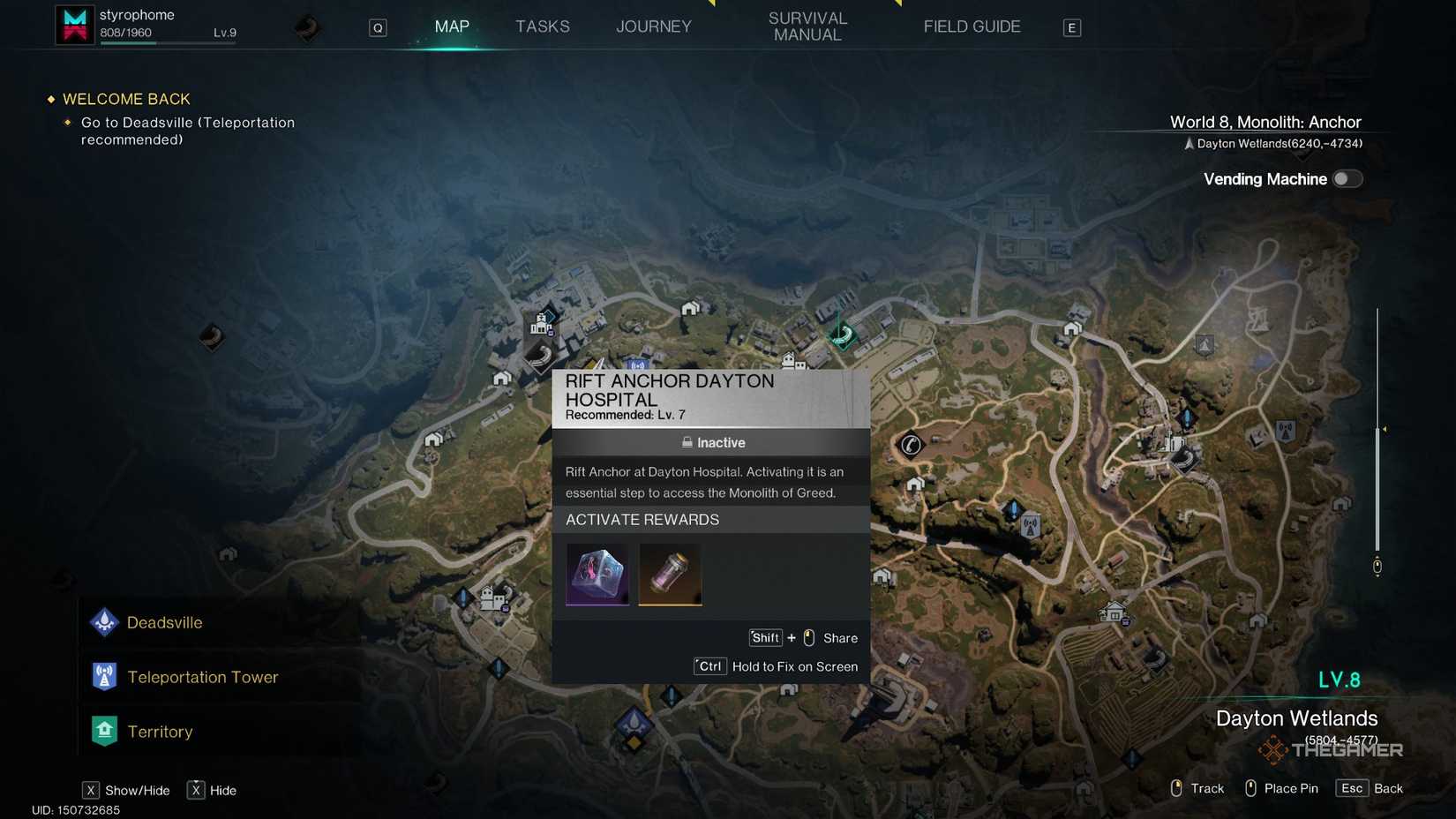Select the Deadsville diamond icon in the legend
Viewport: 1456px width, 819px height.
click(x=103, y=621)
